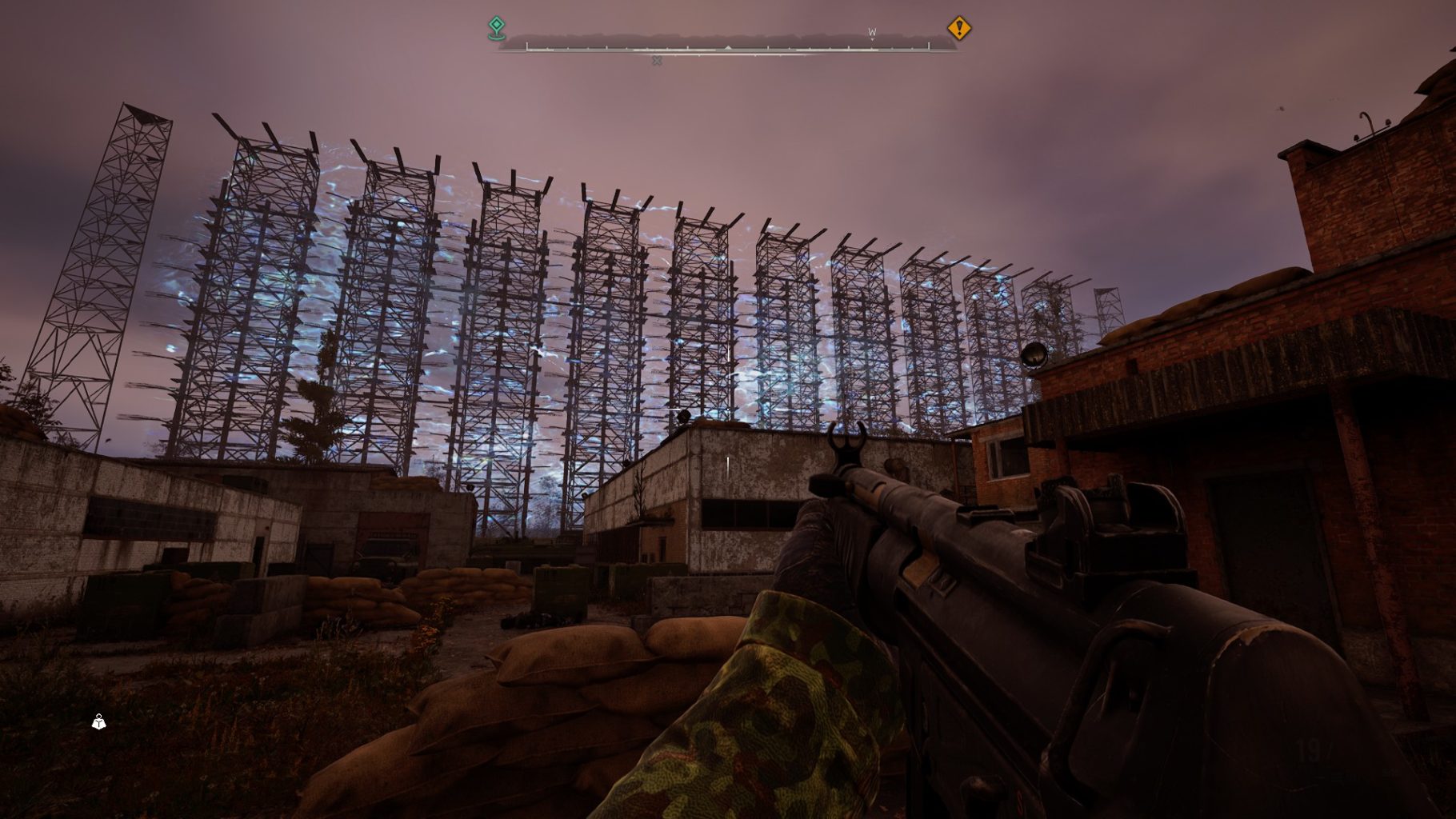Image resolution: width=1456 pixels, height=819 pixels.
Task: Open the carry weight indicator icon
Action: [x=98, y=722]
